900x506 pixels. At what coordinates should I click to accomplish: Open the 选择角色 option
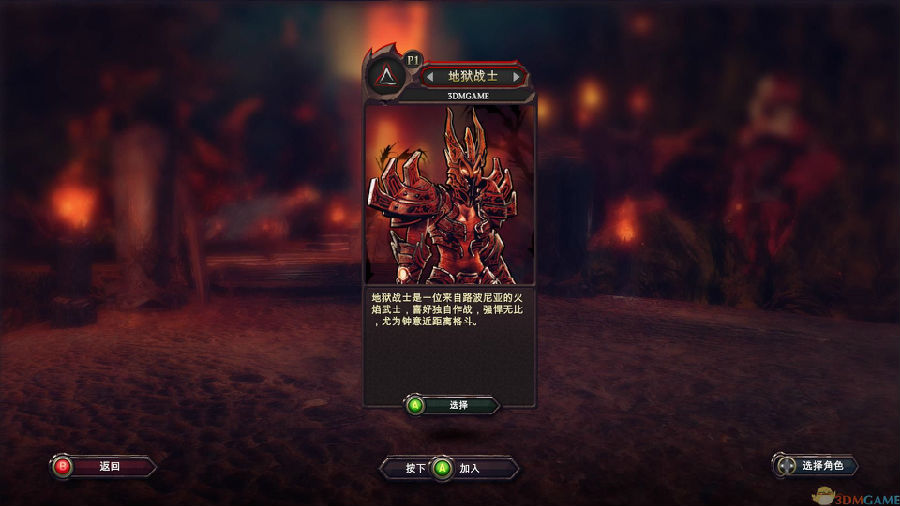(x=815, y=465)
